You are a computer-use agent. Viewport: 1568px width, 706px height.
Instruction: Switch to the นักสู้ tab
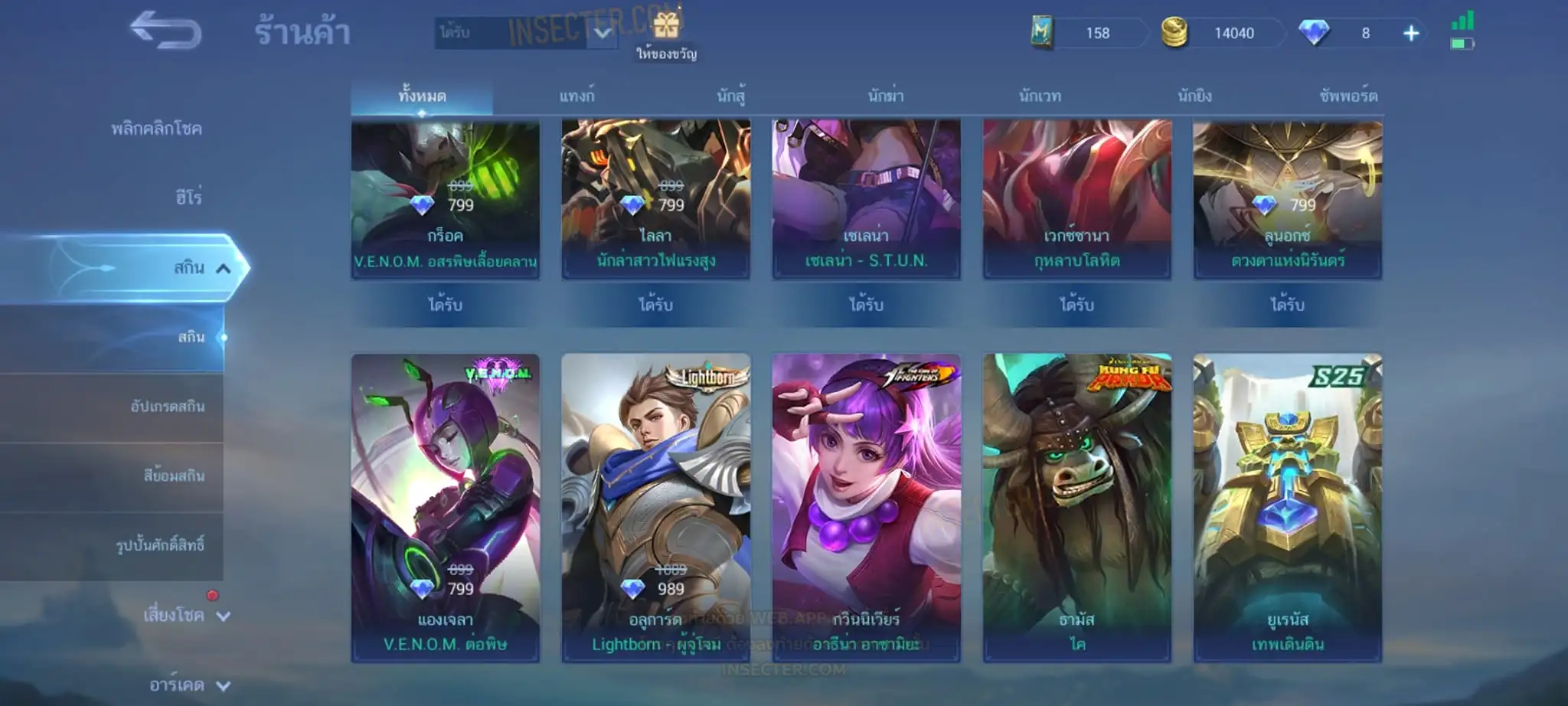[x=730, y=96]
